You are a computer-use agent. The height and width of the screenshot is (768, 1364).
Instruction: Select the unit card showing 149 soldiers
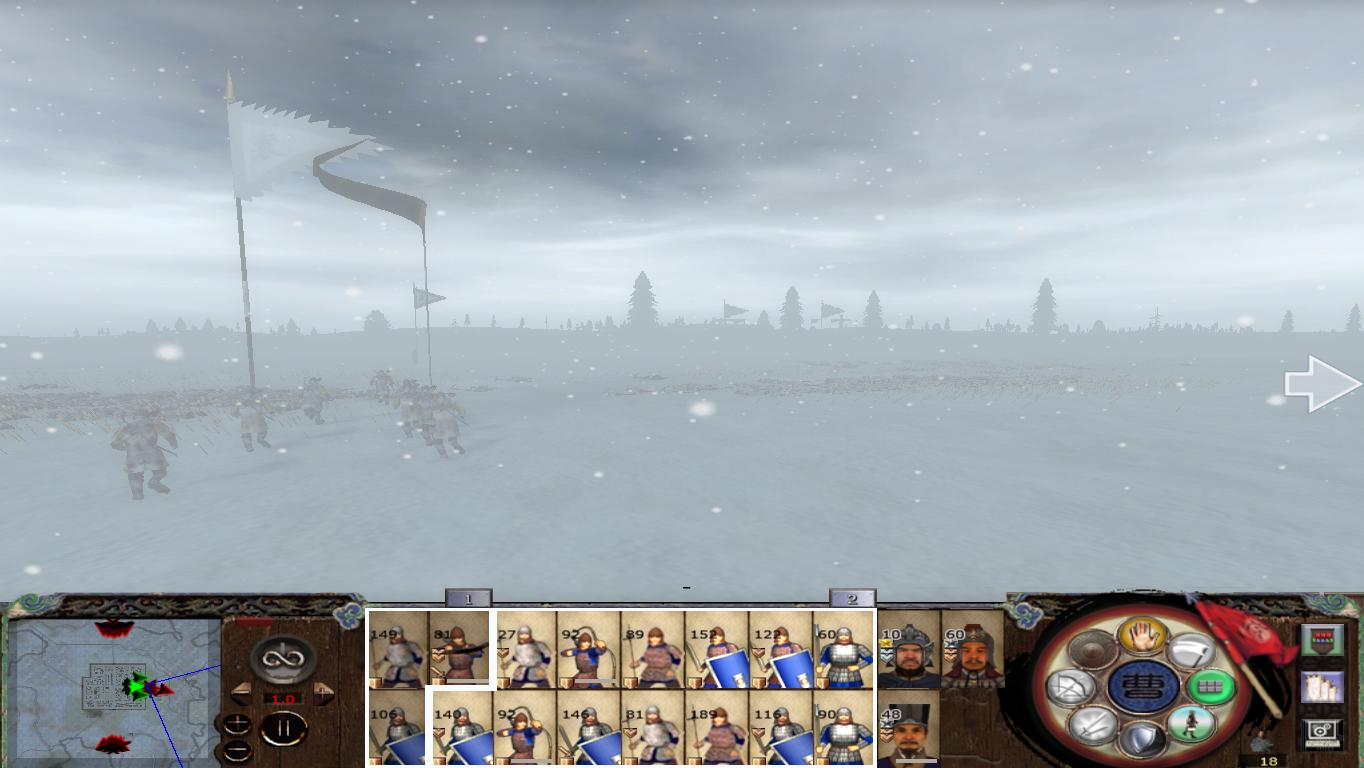[397, 655]
